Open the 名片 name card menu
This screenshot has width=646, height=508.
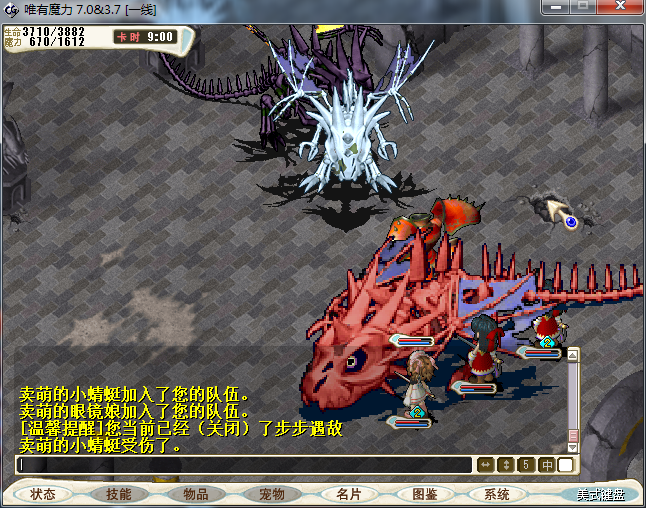348,494
